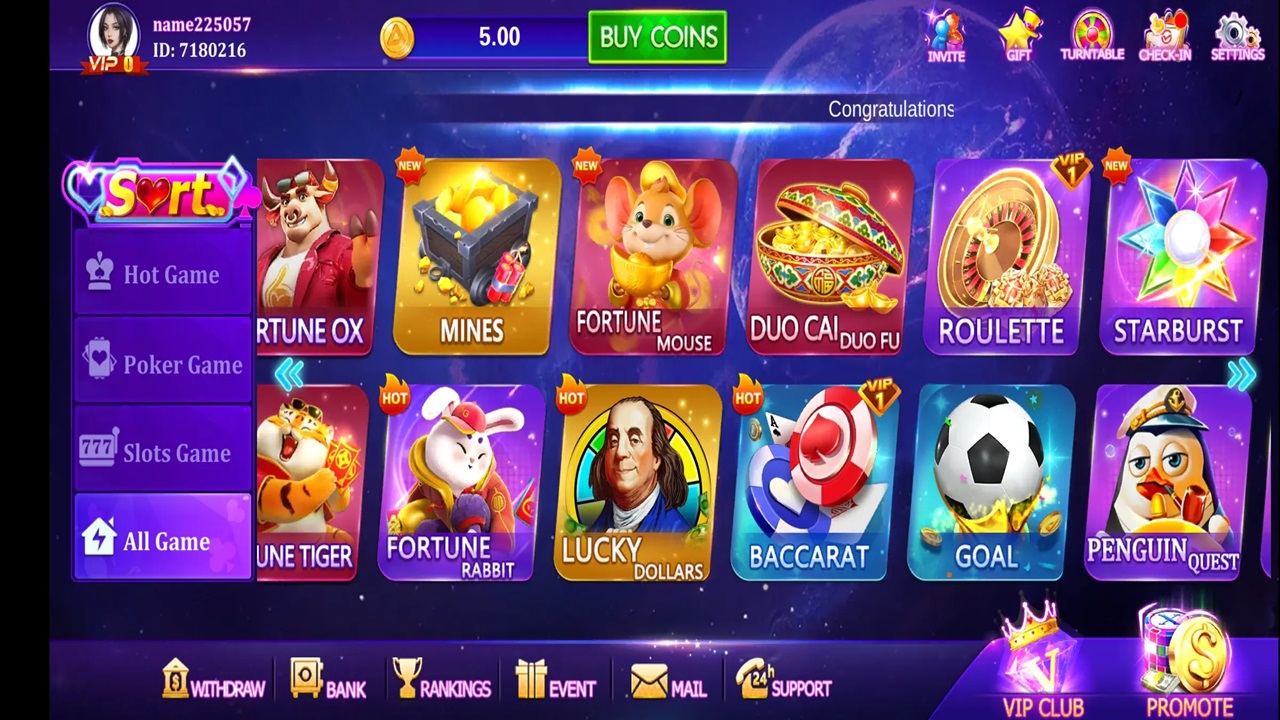Play the Lucky Dollars game
This screenshot has width=1280, height=720.
coord(635,482)
